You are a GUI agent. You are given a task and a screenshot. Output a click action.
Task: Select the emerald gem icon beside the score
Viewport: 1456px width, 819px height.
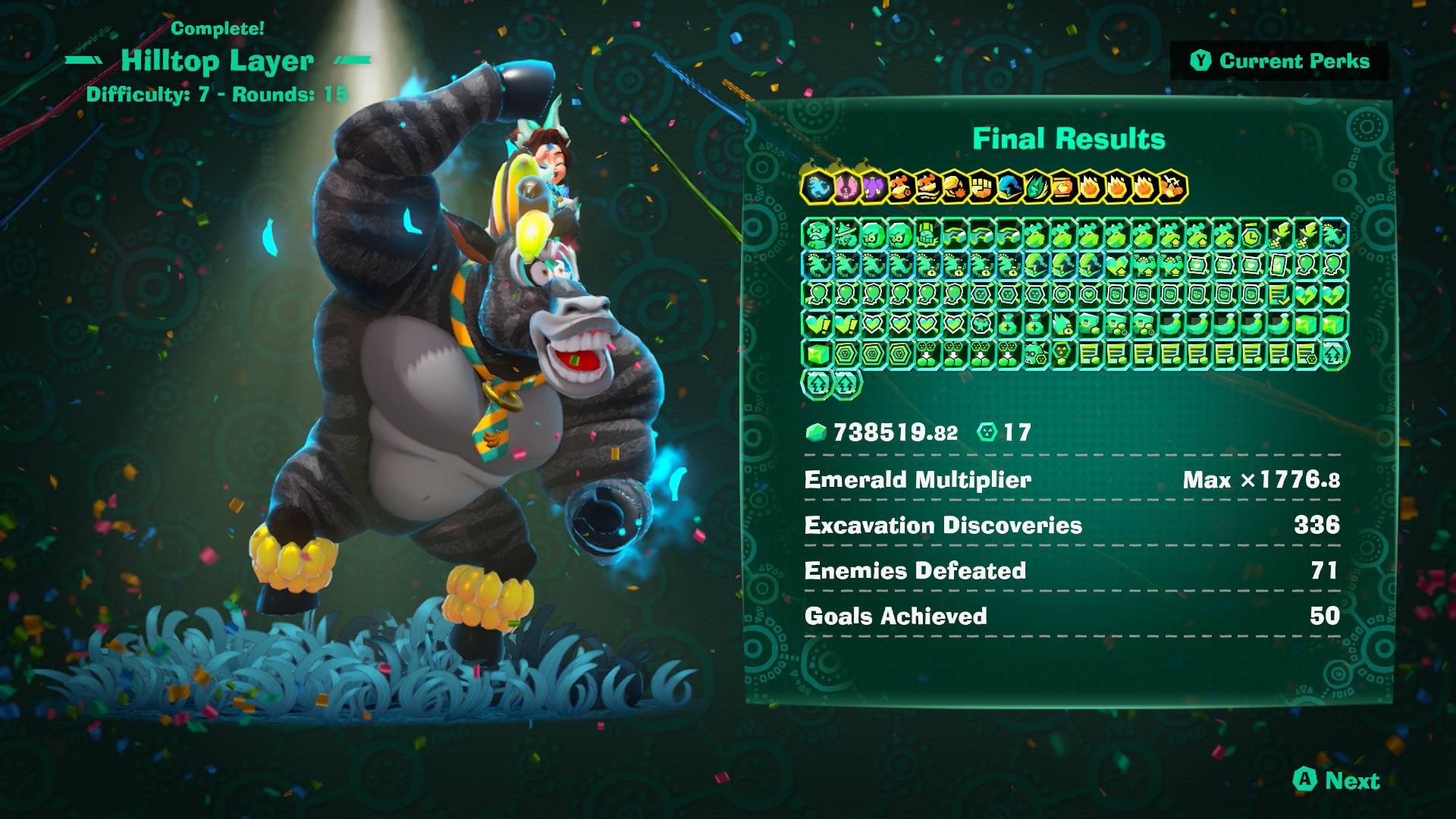click(x=817, y=432)
